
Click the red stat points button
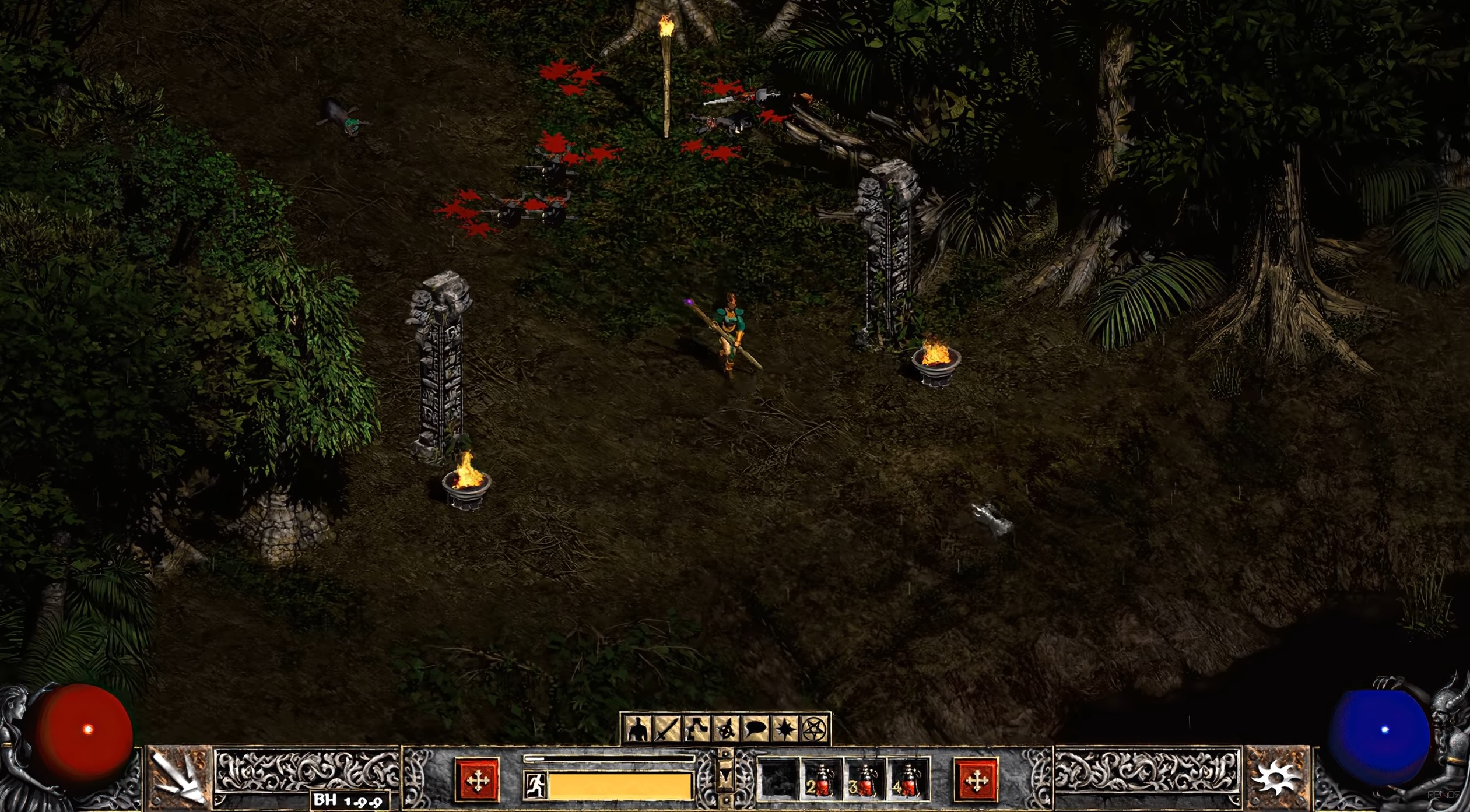pos(477,780)
